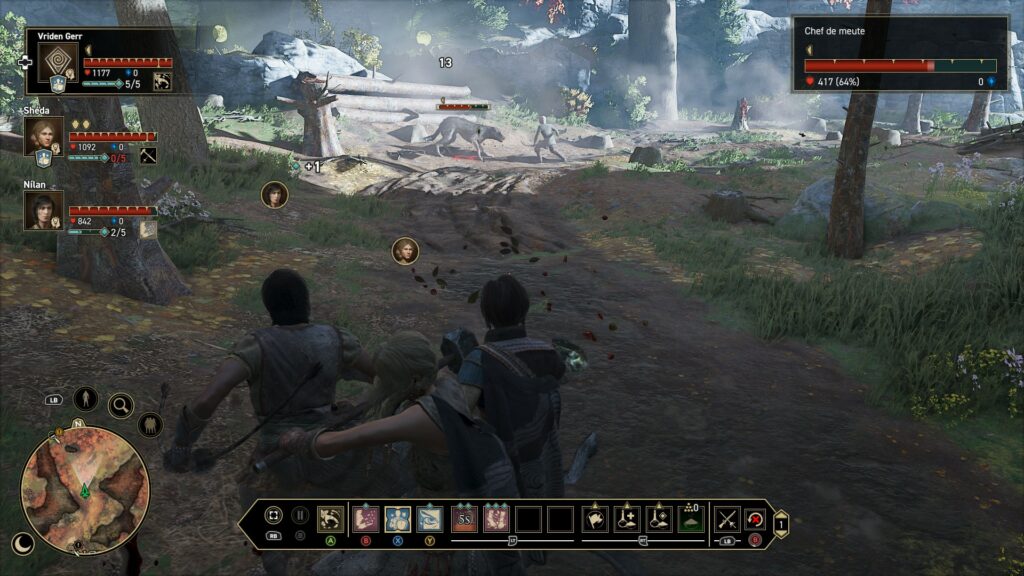Select the green mound item slot

[x=691, y=518]
